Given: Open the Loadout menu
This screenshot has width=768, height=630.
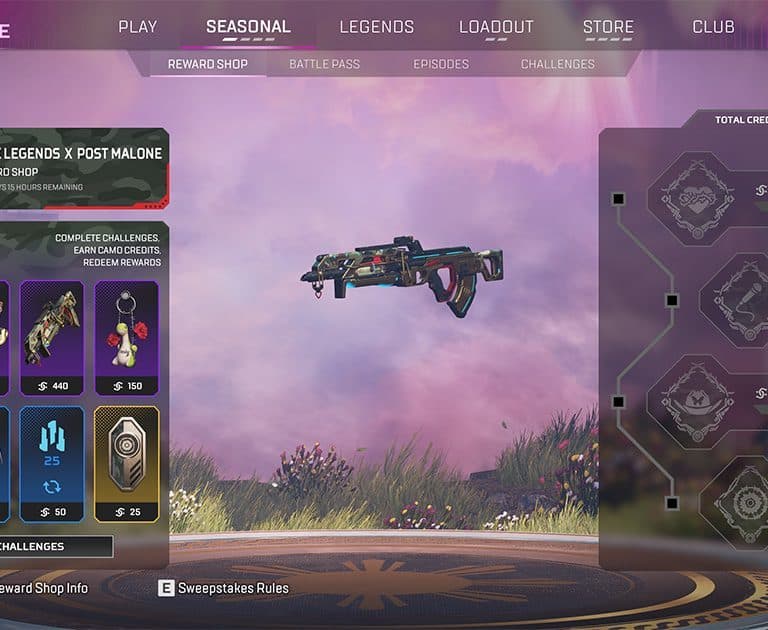Looking at the screenshot, I should 496,27.
